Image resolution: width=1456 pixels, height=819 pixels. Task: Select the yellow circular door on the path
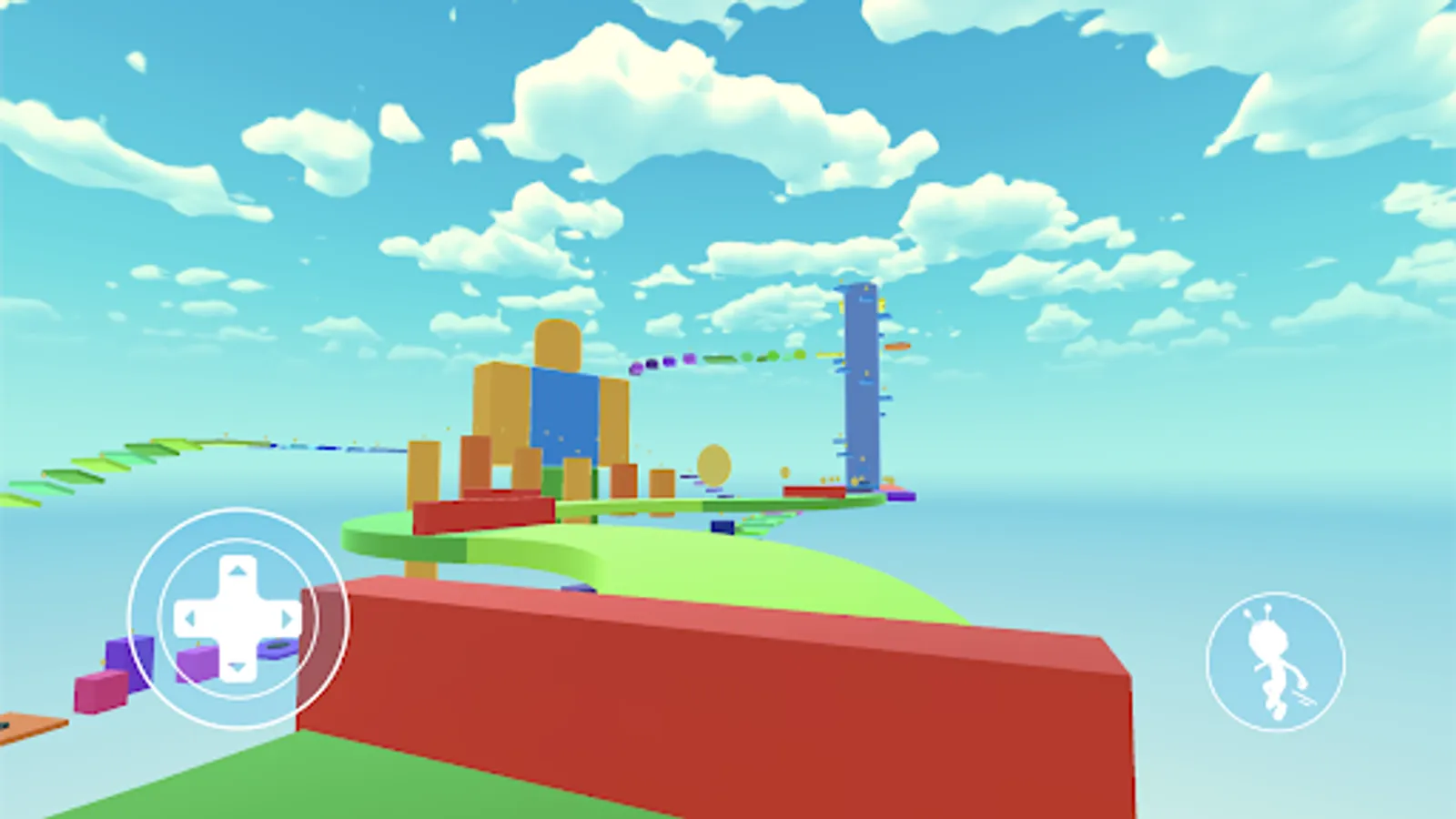tap(714, 466)
